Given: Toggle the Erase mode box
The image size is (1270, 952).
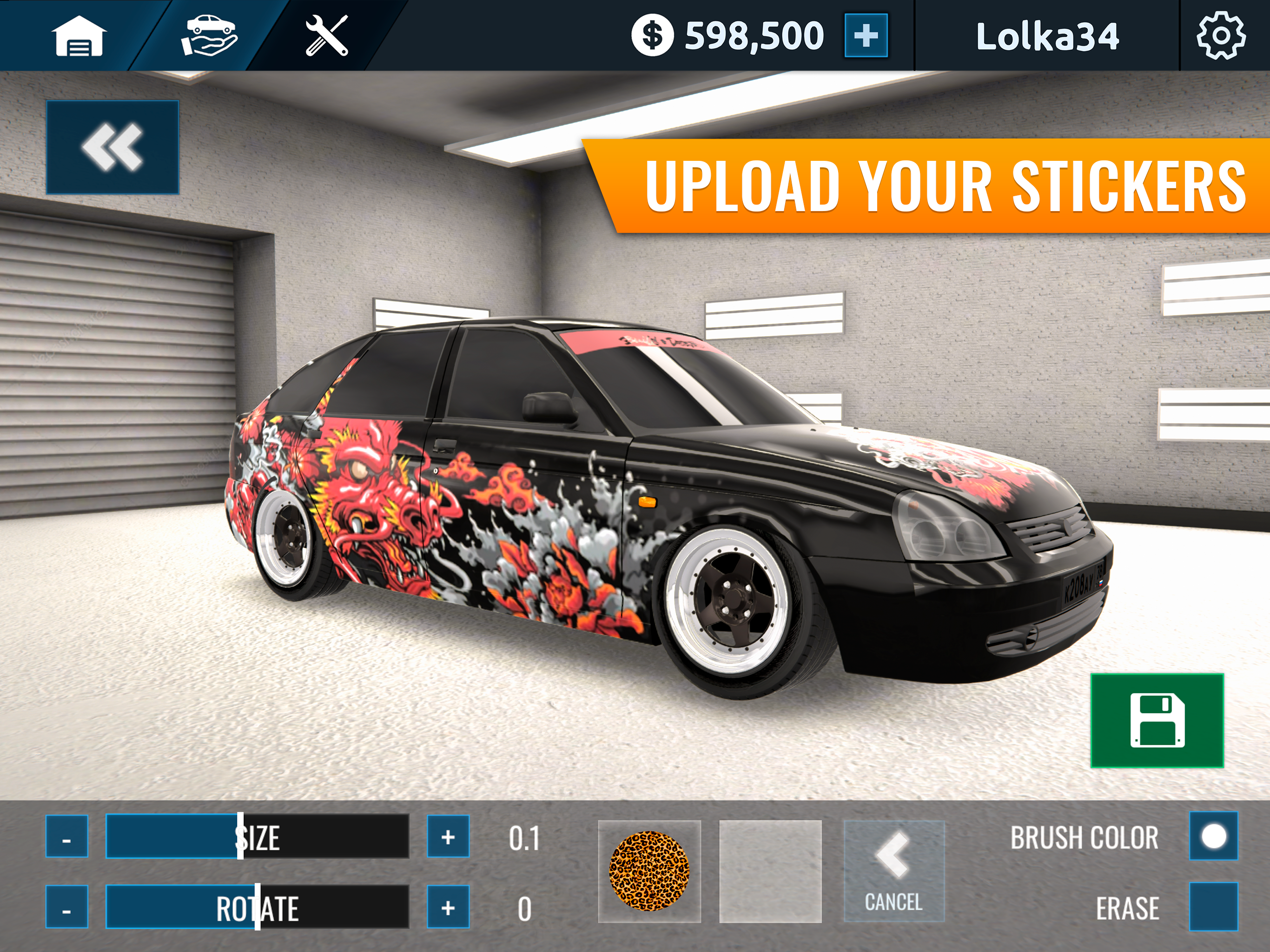Looking at the screenshot, I should 1213,906.
